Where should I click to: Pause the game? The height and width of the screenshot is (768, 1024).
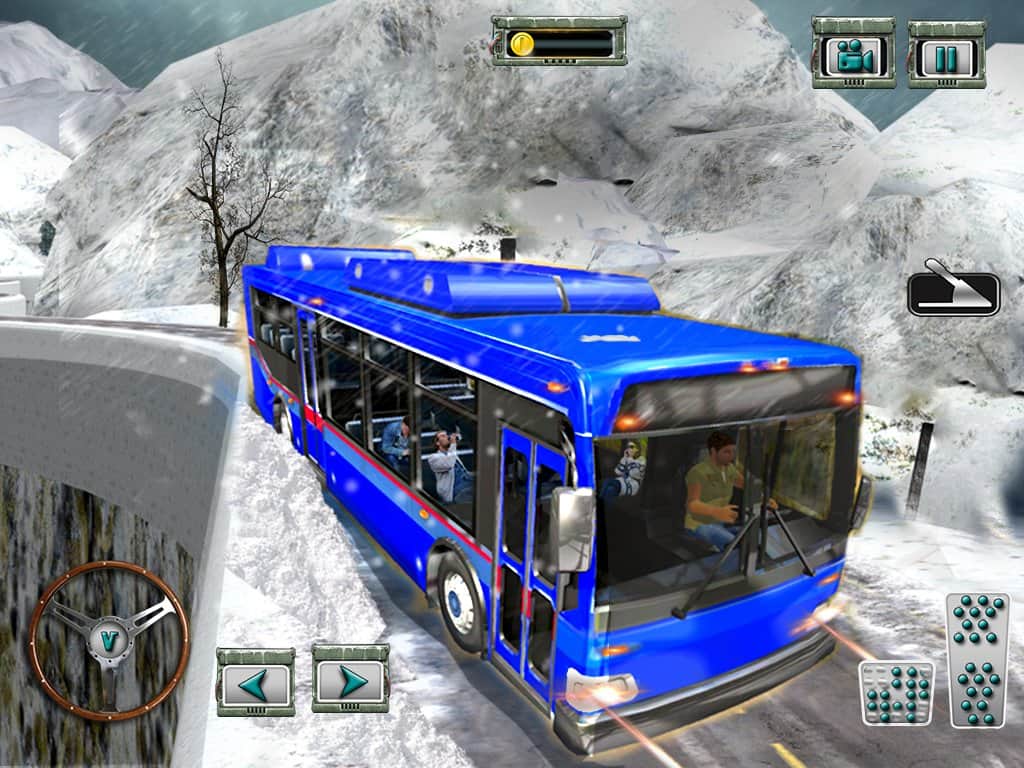(x=946, y=54)
